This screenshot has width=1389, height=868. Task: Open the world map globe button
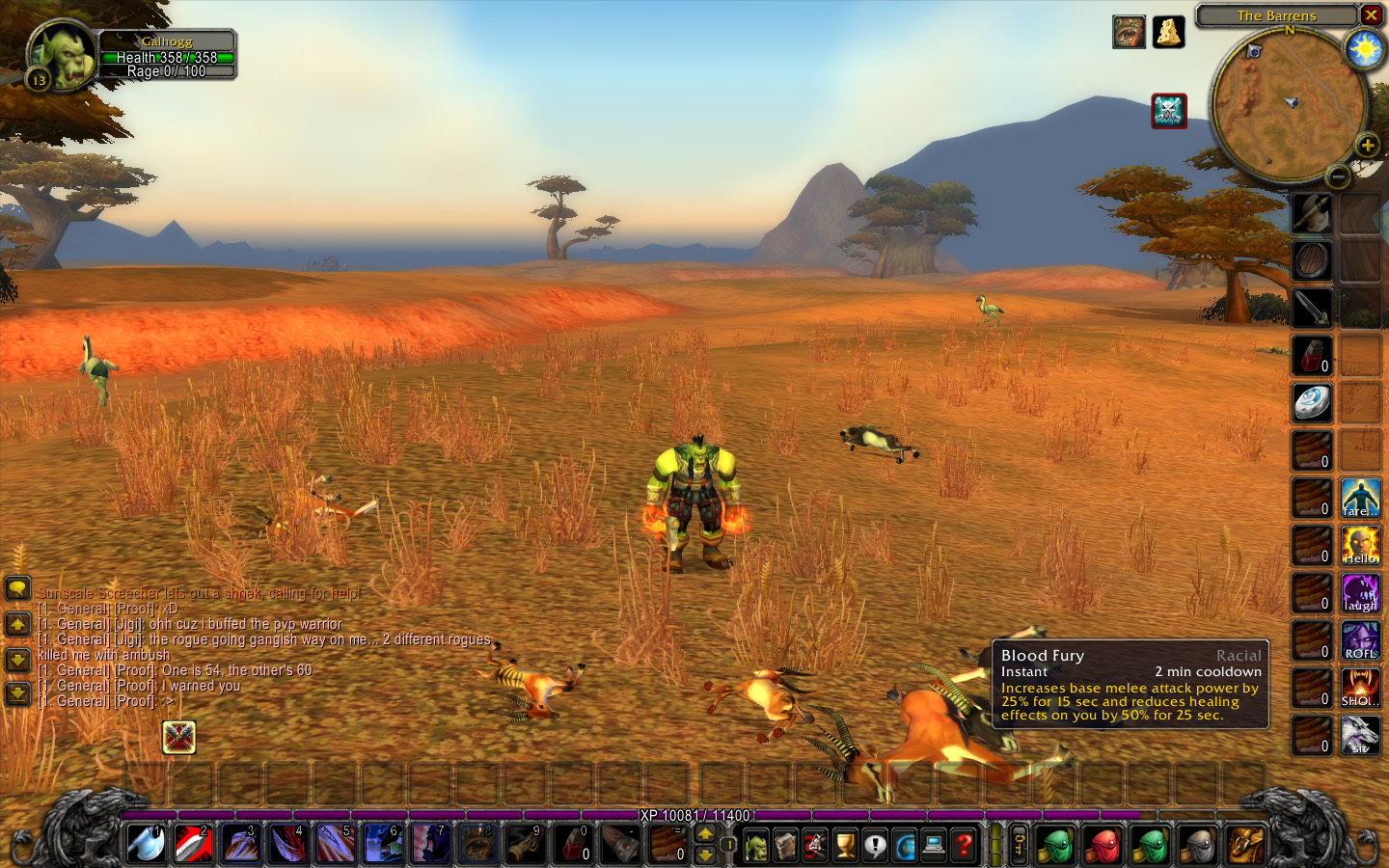click(905, 846)
